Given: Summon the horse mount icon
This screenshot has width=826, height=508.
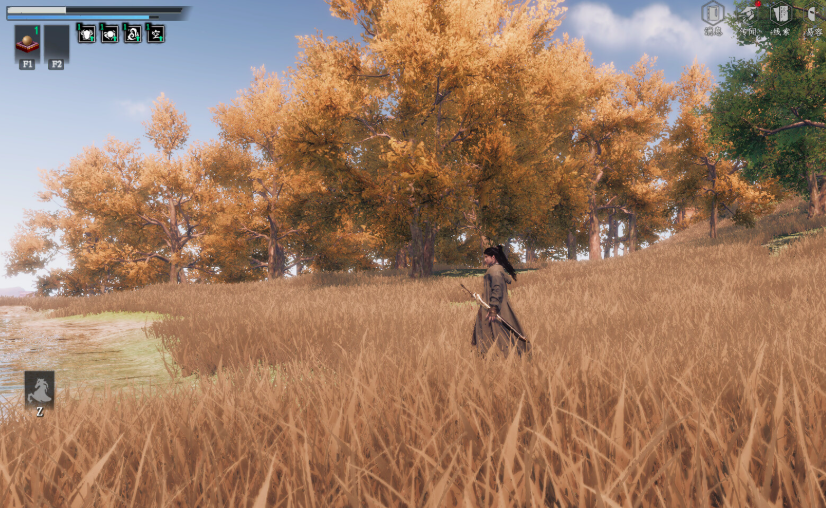Looking at the screenshot, I should pos(40,388).
